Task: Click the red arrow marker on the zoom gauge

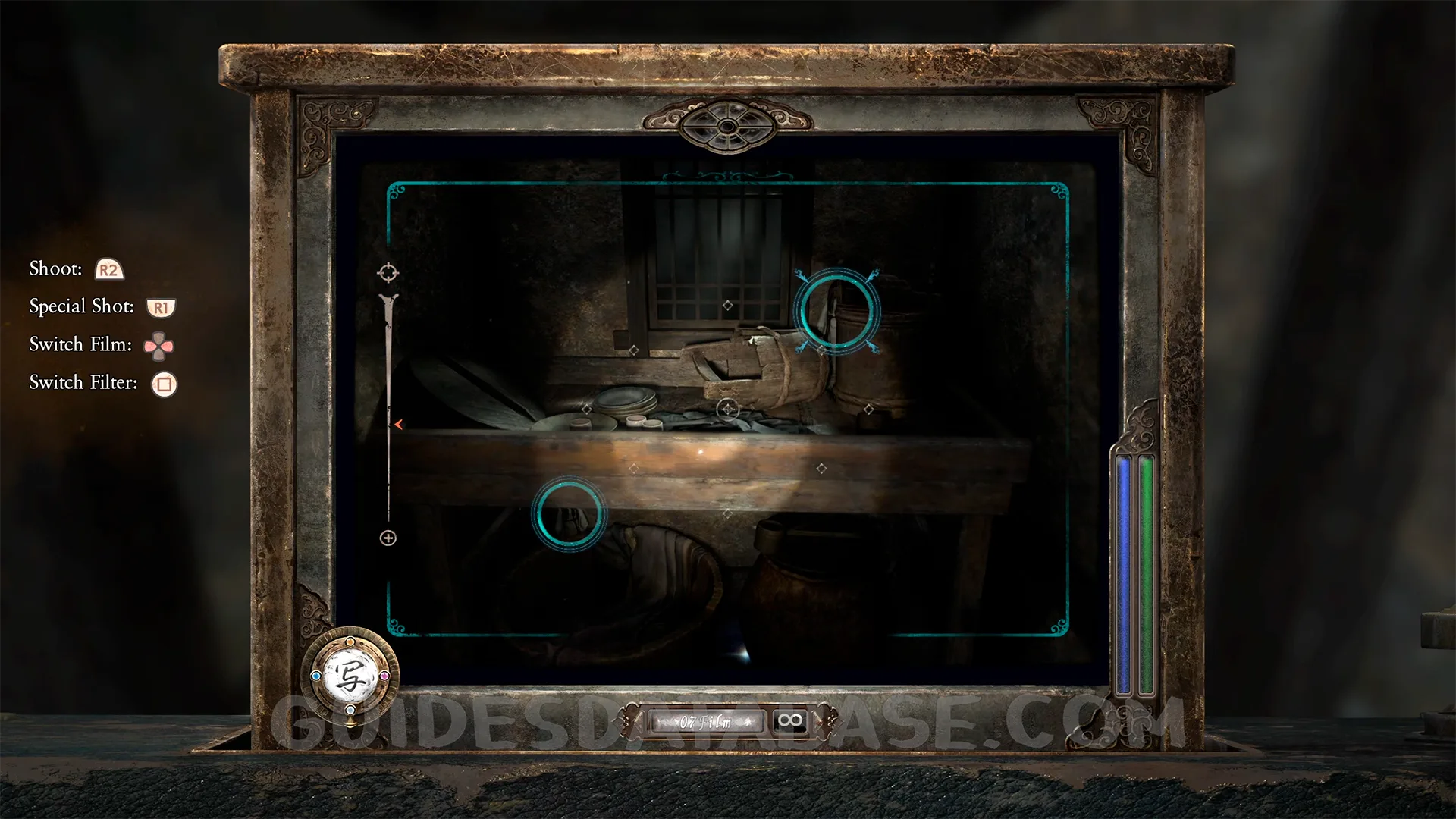Action: pyautogui.click(x=398, y=425)
